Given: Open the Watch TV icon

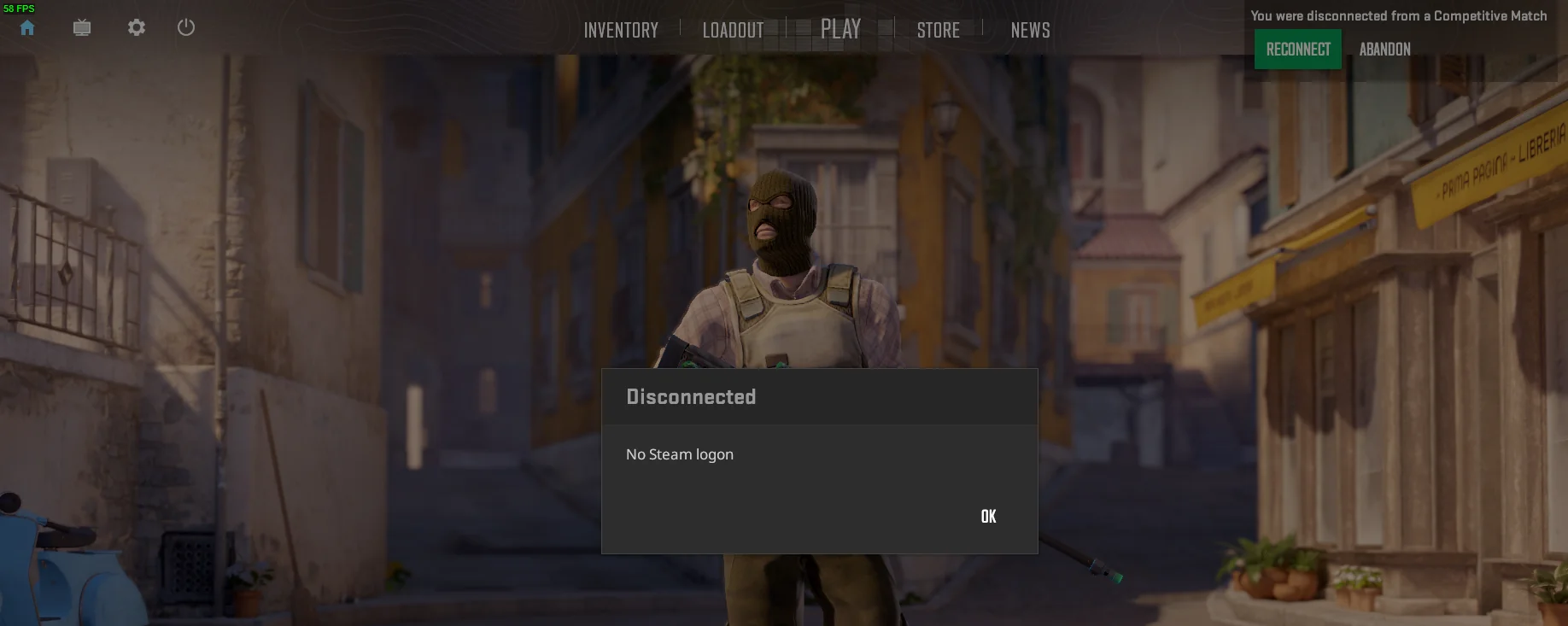Looking at the screenshot, I should tap(80, 27).
